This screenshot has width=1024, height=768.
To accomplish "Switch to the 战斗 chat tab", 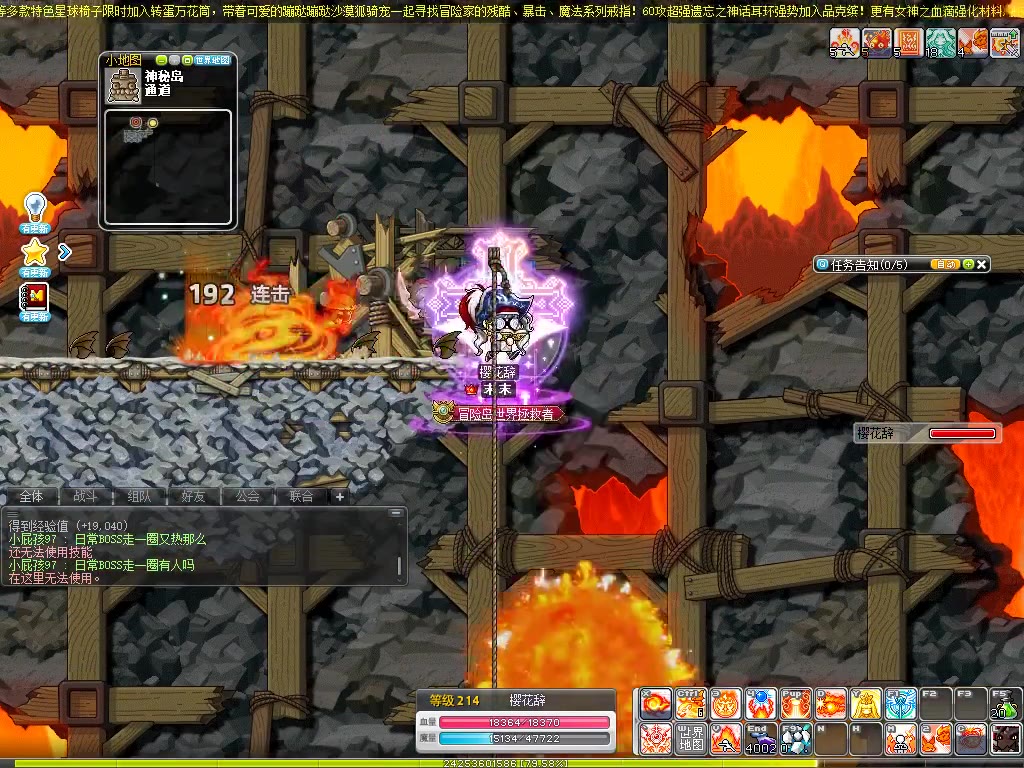I will tap(85, 496).
